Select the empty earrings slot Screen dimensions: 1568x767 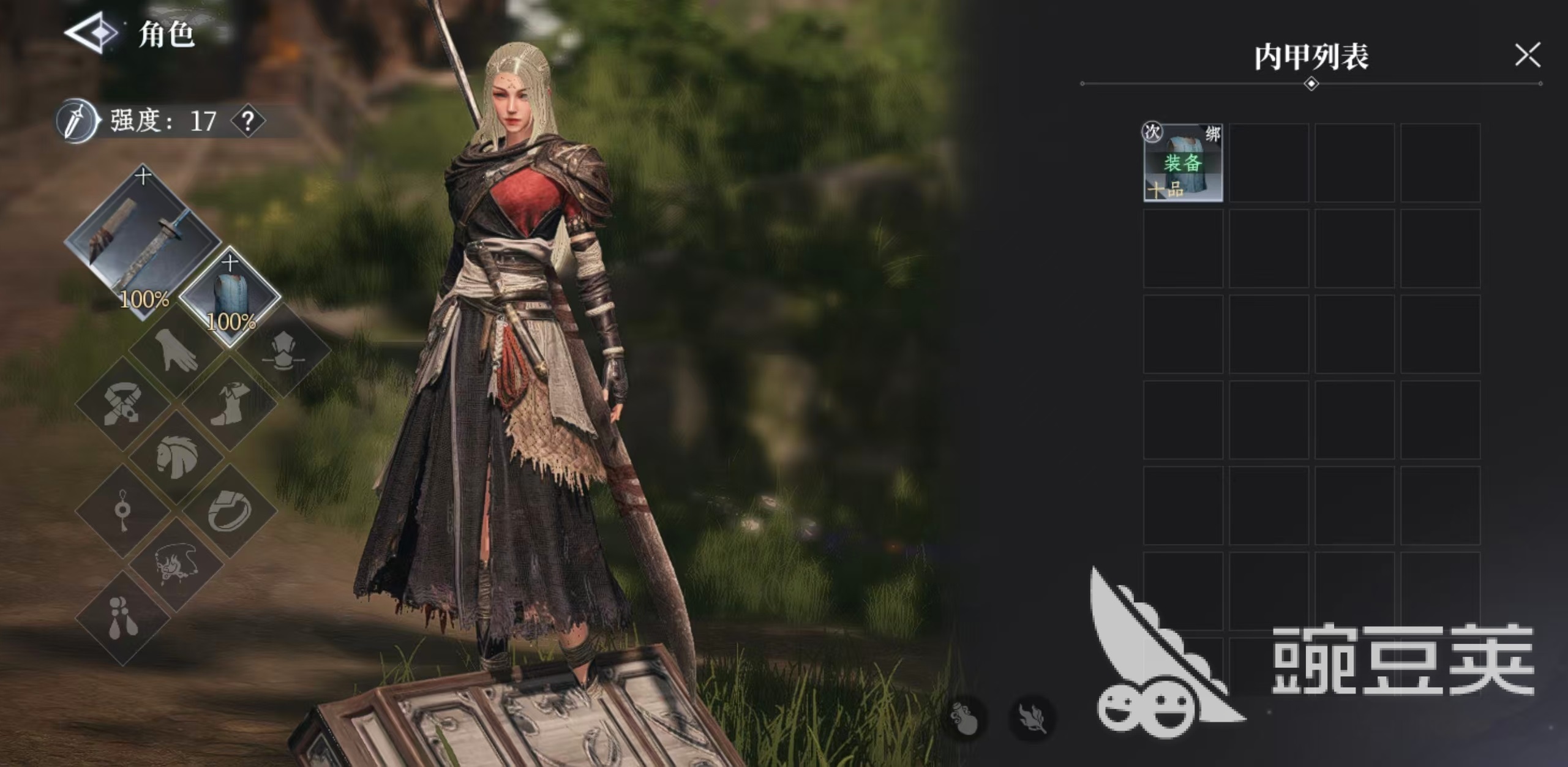click(122, 618)
